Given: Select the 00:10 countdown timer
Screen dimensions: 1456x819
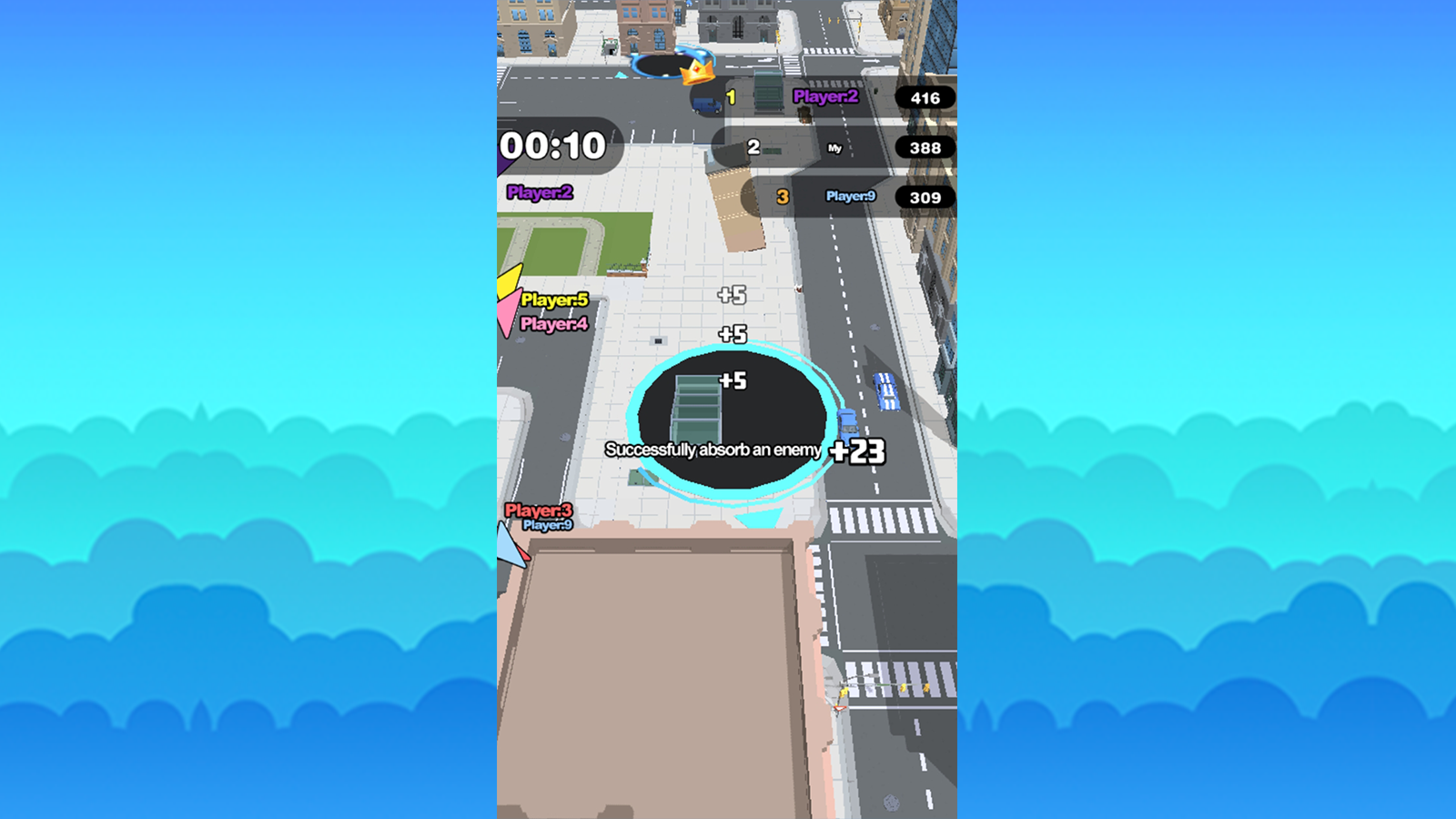Looking at the screenshot, I should tap(555, 144).
